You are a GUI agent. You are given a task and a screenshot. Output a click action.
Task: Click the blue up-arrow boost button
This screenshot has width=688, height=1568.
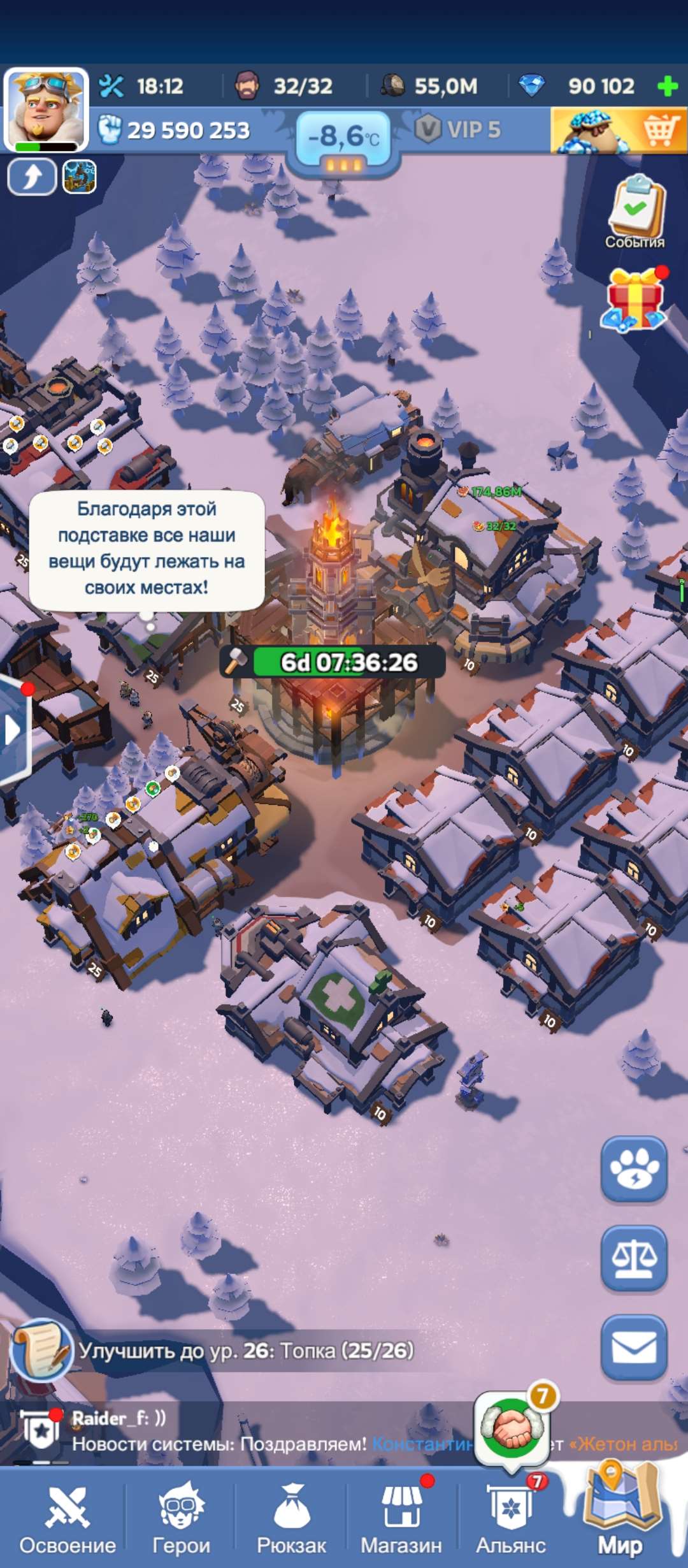pos(32,177)
